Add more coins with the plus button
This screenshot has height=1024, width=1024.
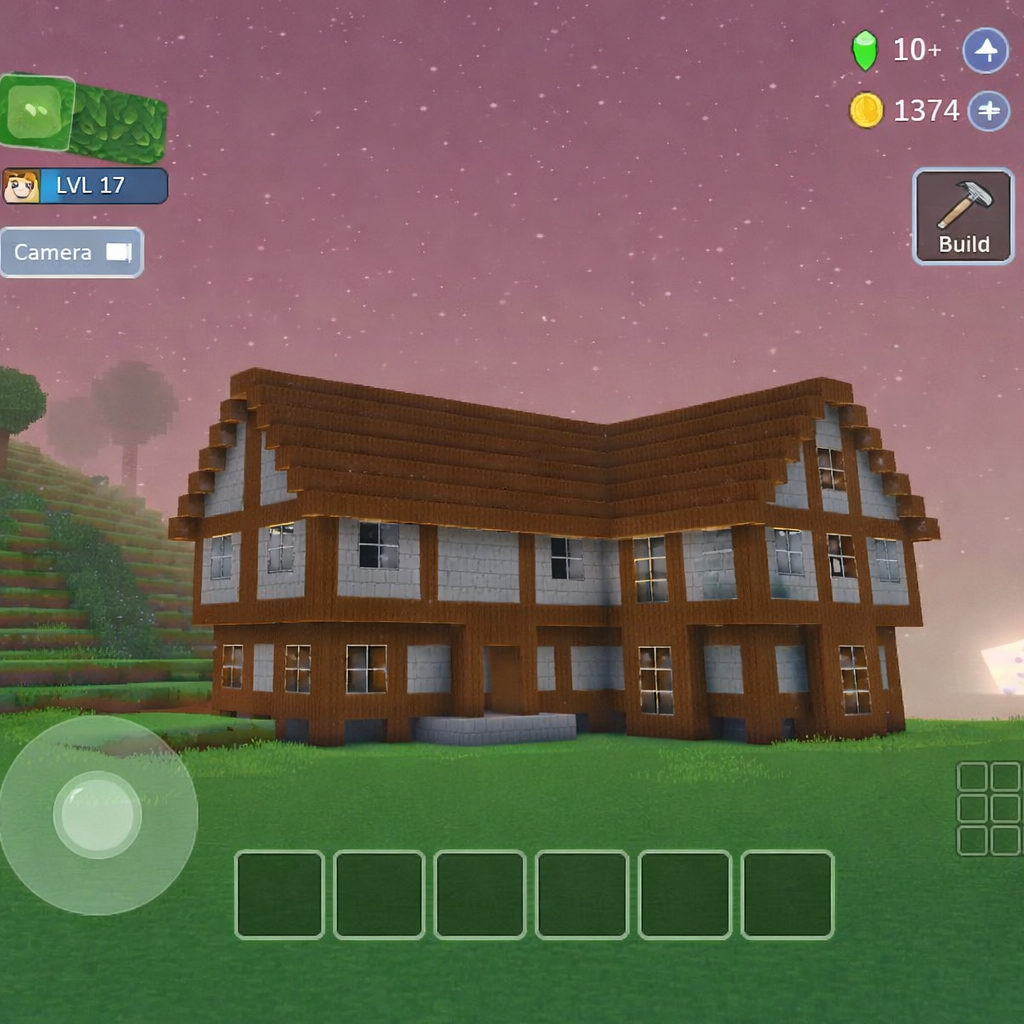click(x=988, y=110)
